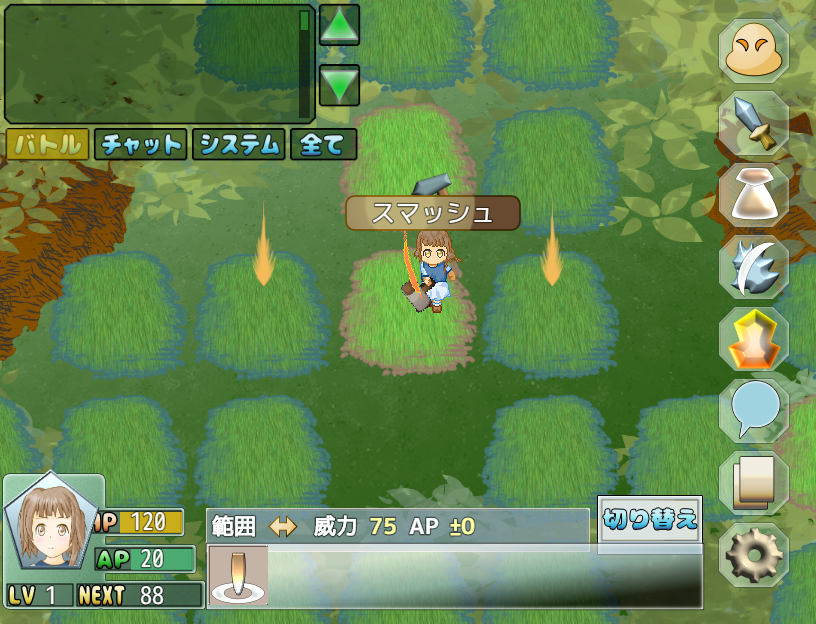
Task: Click the green down arrow log button
Action: tap(339, 85)
